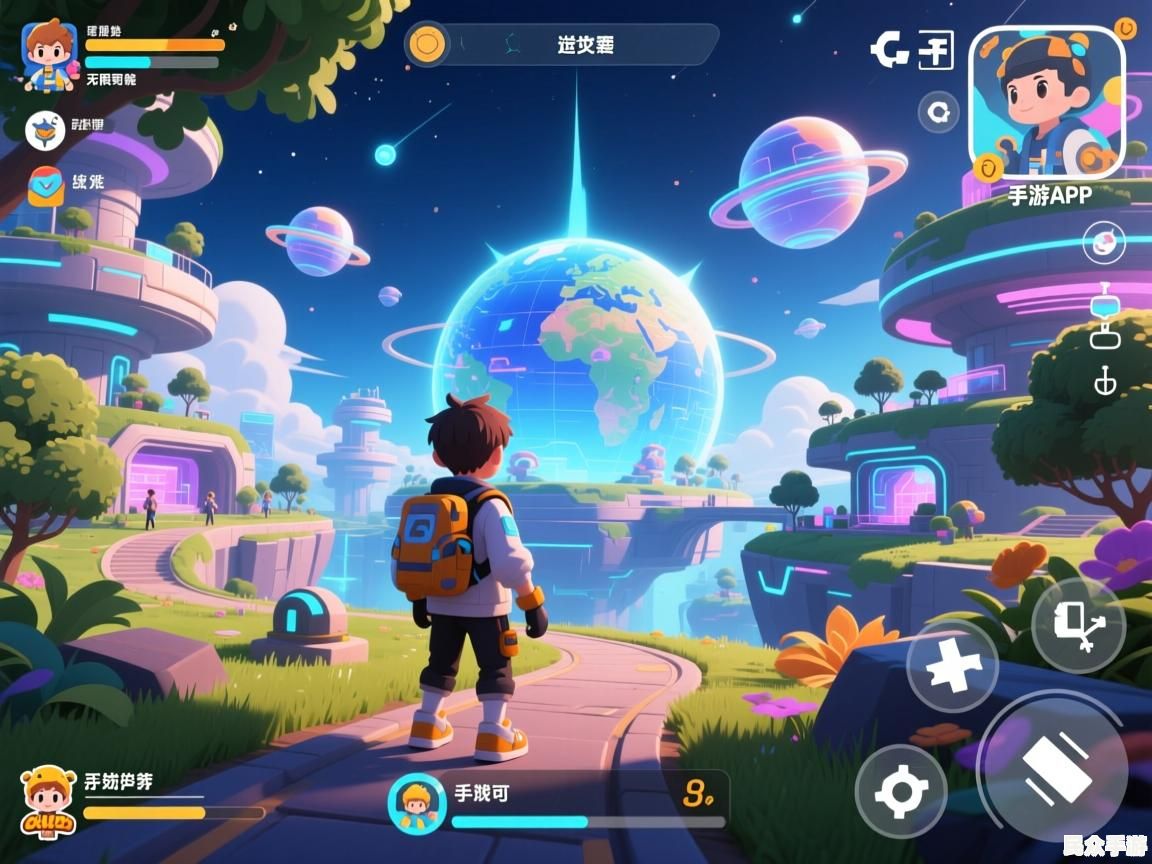Trigger the large main attack button

coord(1054,768)
